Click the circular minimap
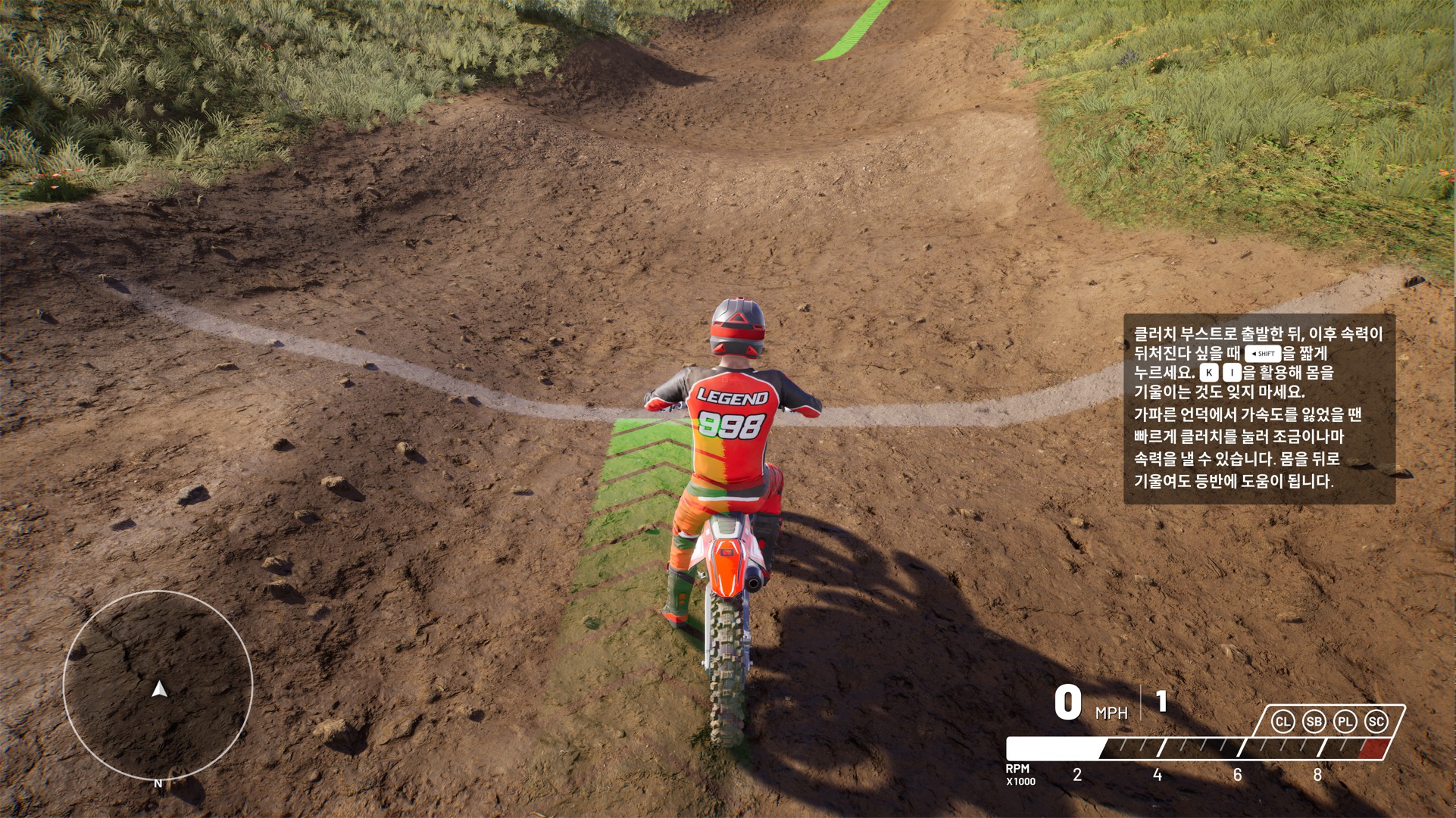 point(158,685)
